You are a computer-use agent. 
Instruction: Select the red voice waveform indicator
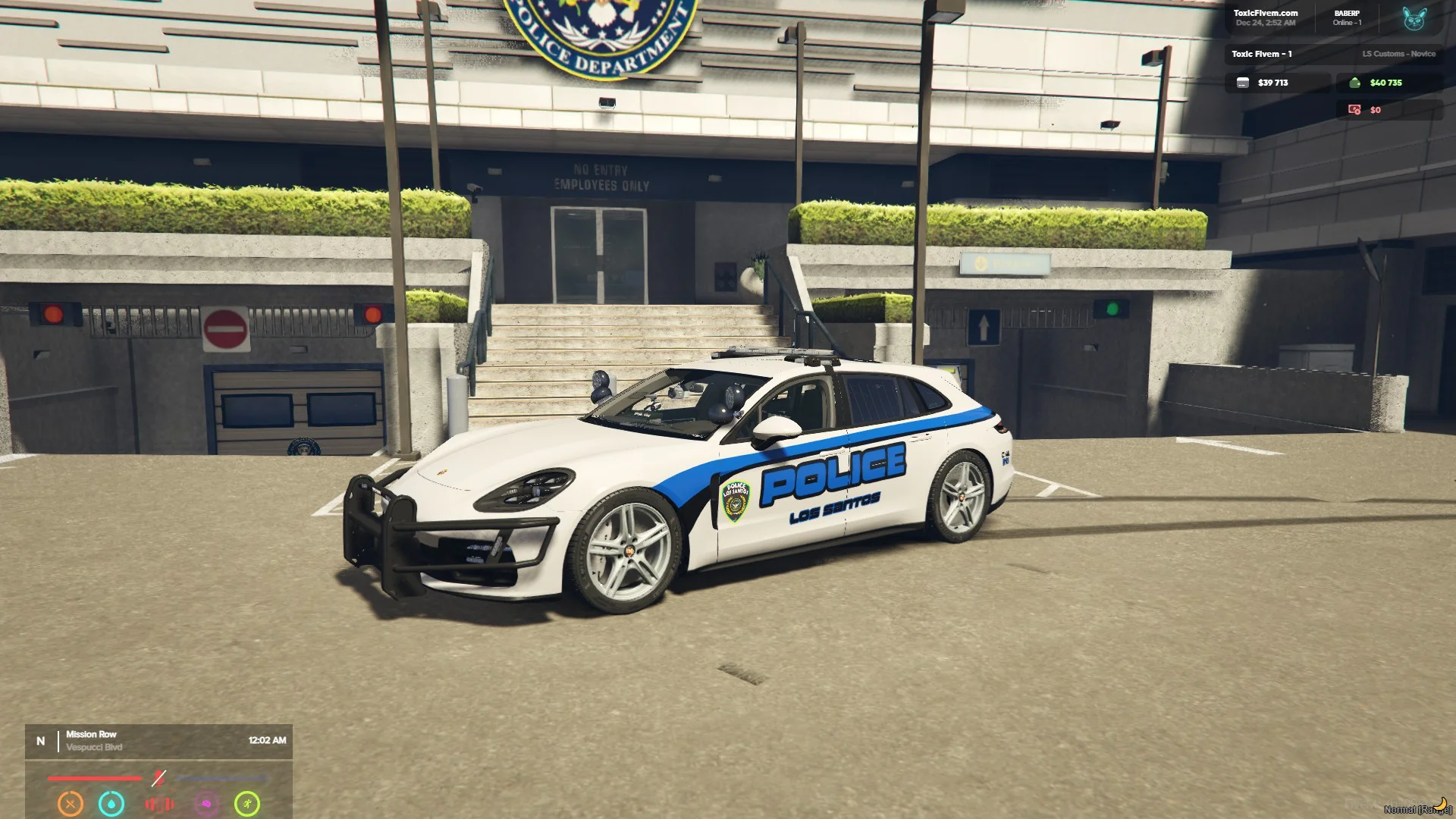click(x=159, y=804)
